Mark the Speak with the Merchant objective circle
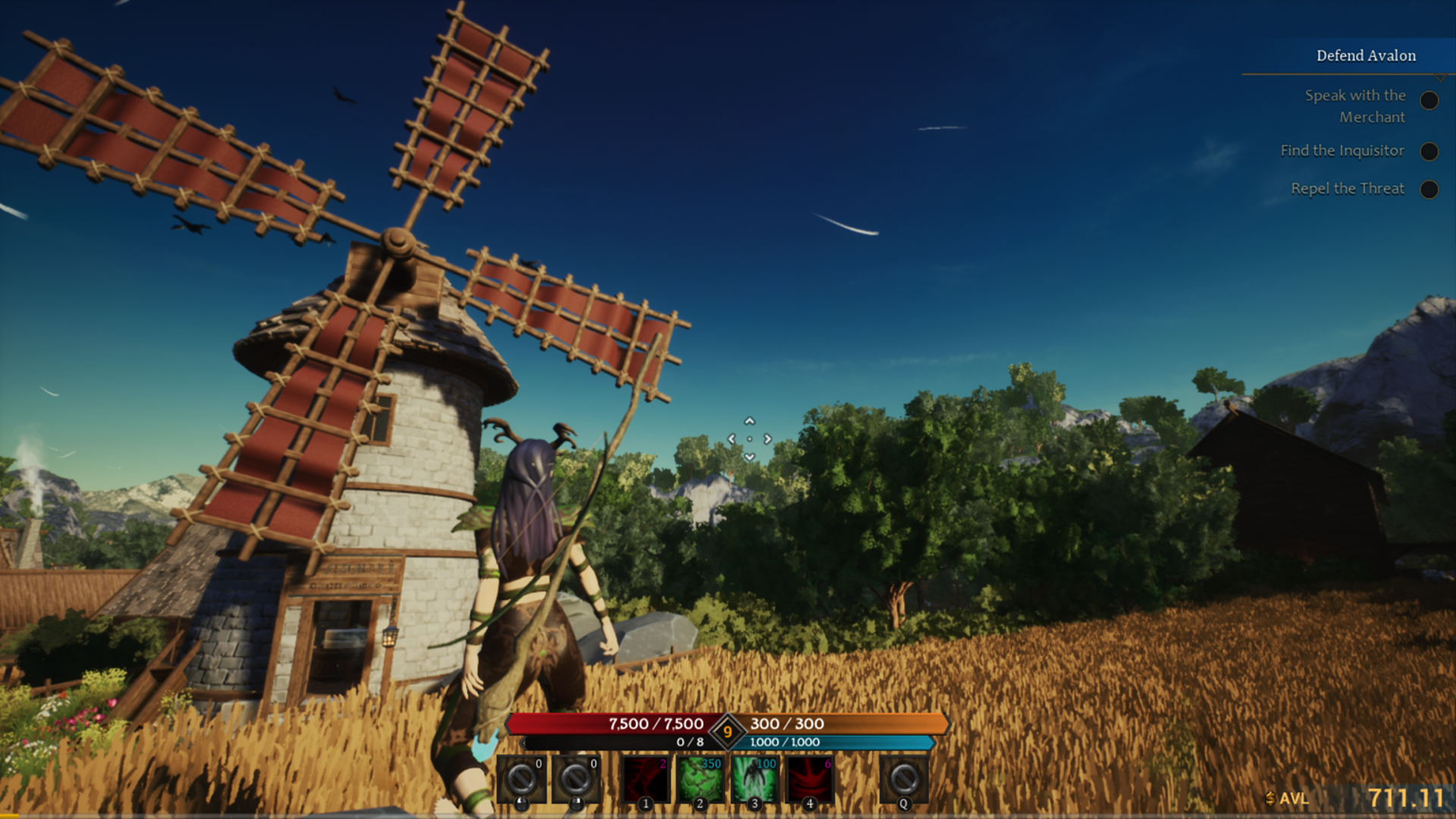This screenshot has width=1456, height=819. (x=1429, y=100)
